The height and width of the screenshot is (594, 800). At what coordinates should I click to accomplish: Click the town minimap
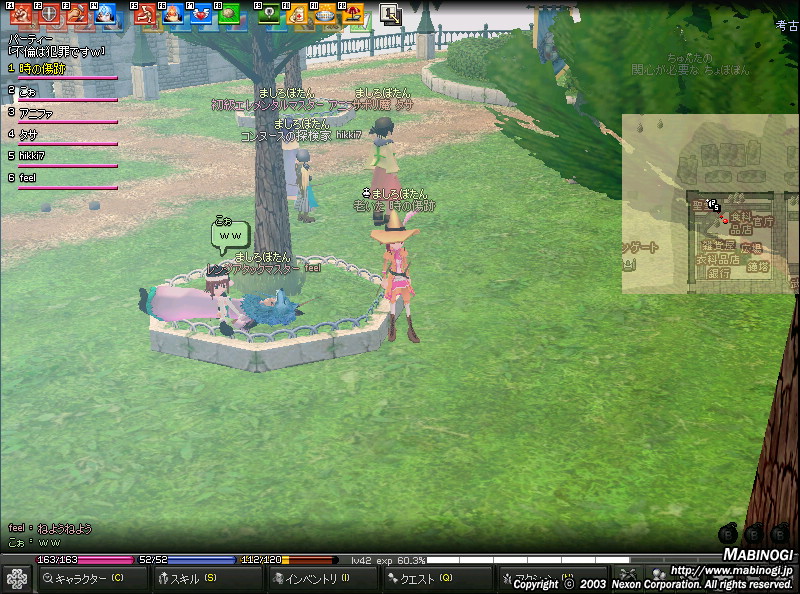[x=710, y=203]
